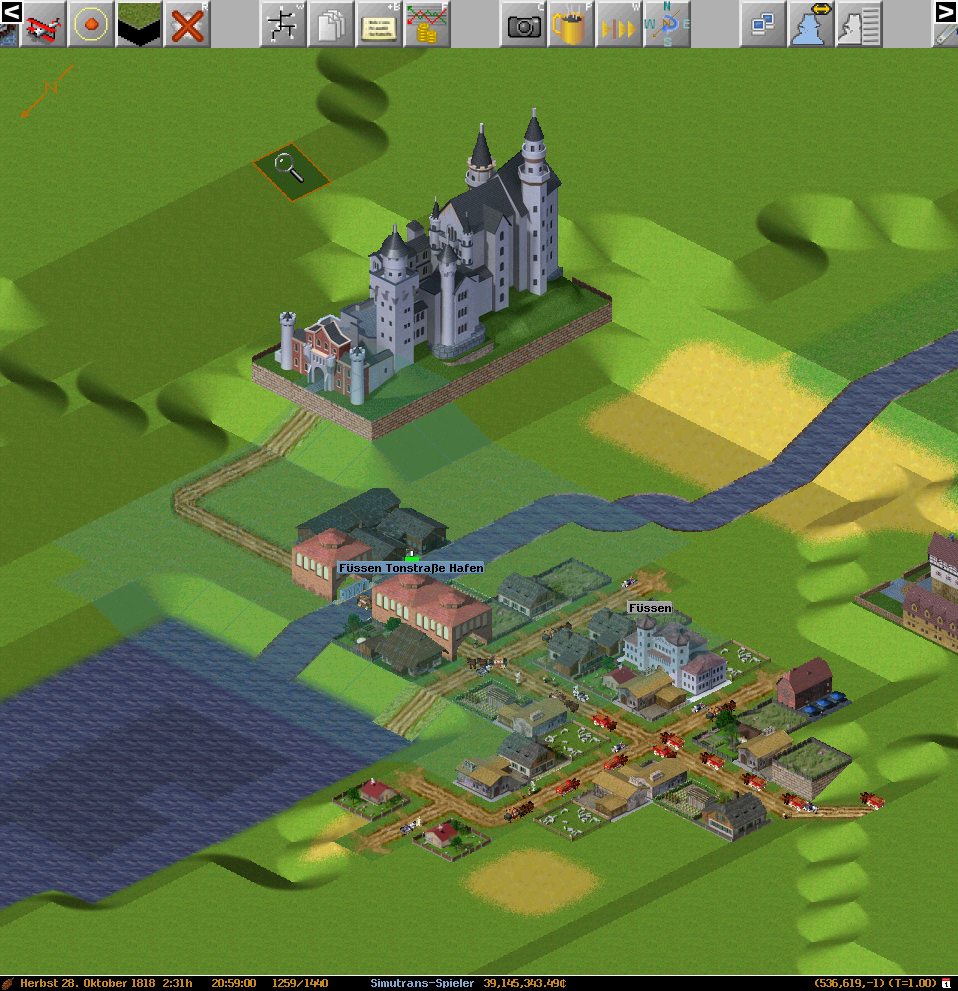This screenshot has height=991, width=958.
Task: Rotate the map using the compass icon
Action: point(666,25)
